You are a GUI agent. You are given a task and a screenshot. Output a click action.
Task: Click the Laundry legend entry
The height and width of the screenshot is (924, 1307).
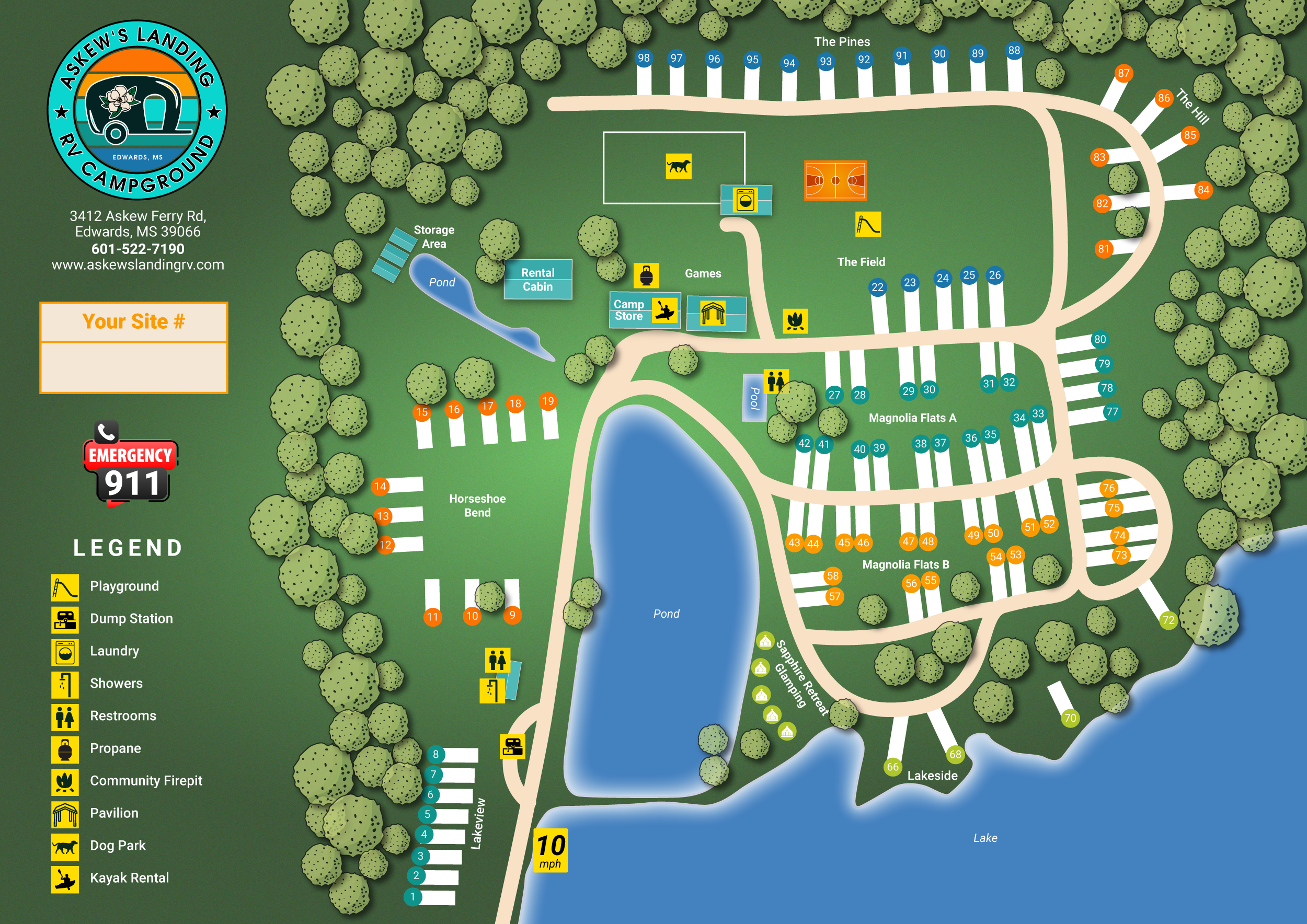pyautogui.click(x=114, y=652)
